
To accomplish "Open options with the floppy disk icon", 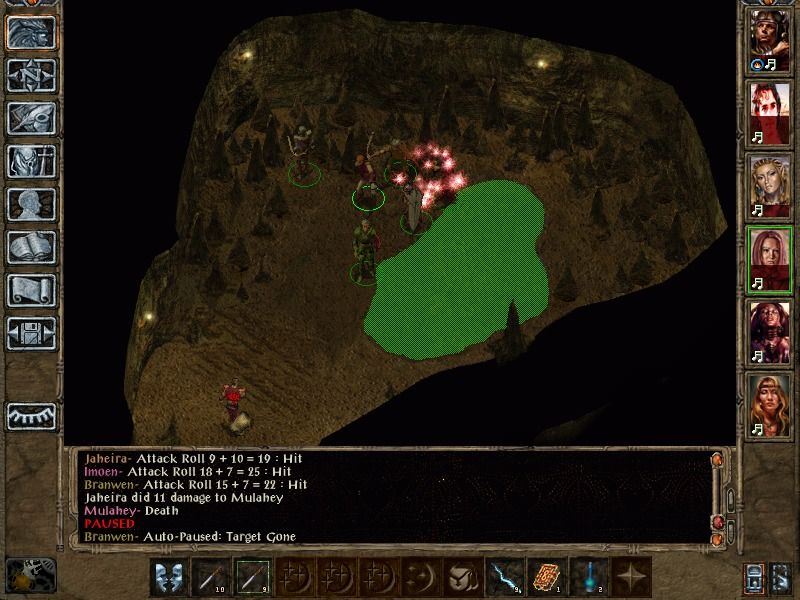I will coord(30,333).
